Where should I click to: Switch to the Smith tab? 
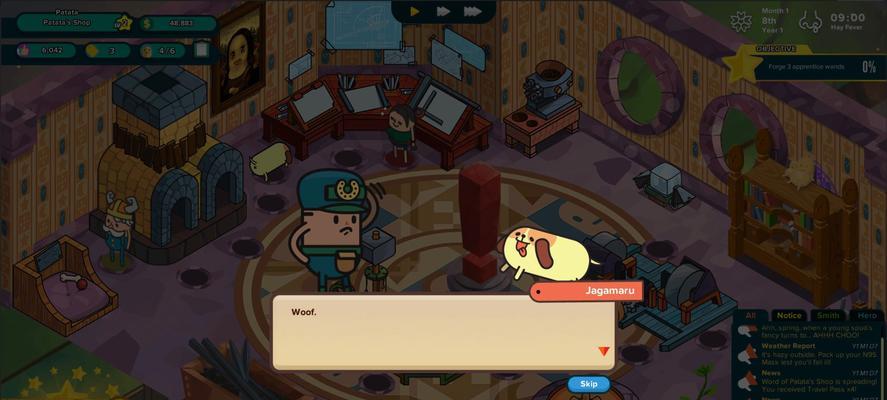tap(828, 315)
